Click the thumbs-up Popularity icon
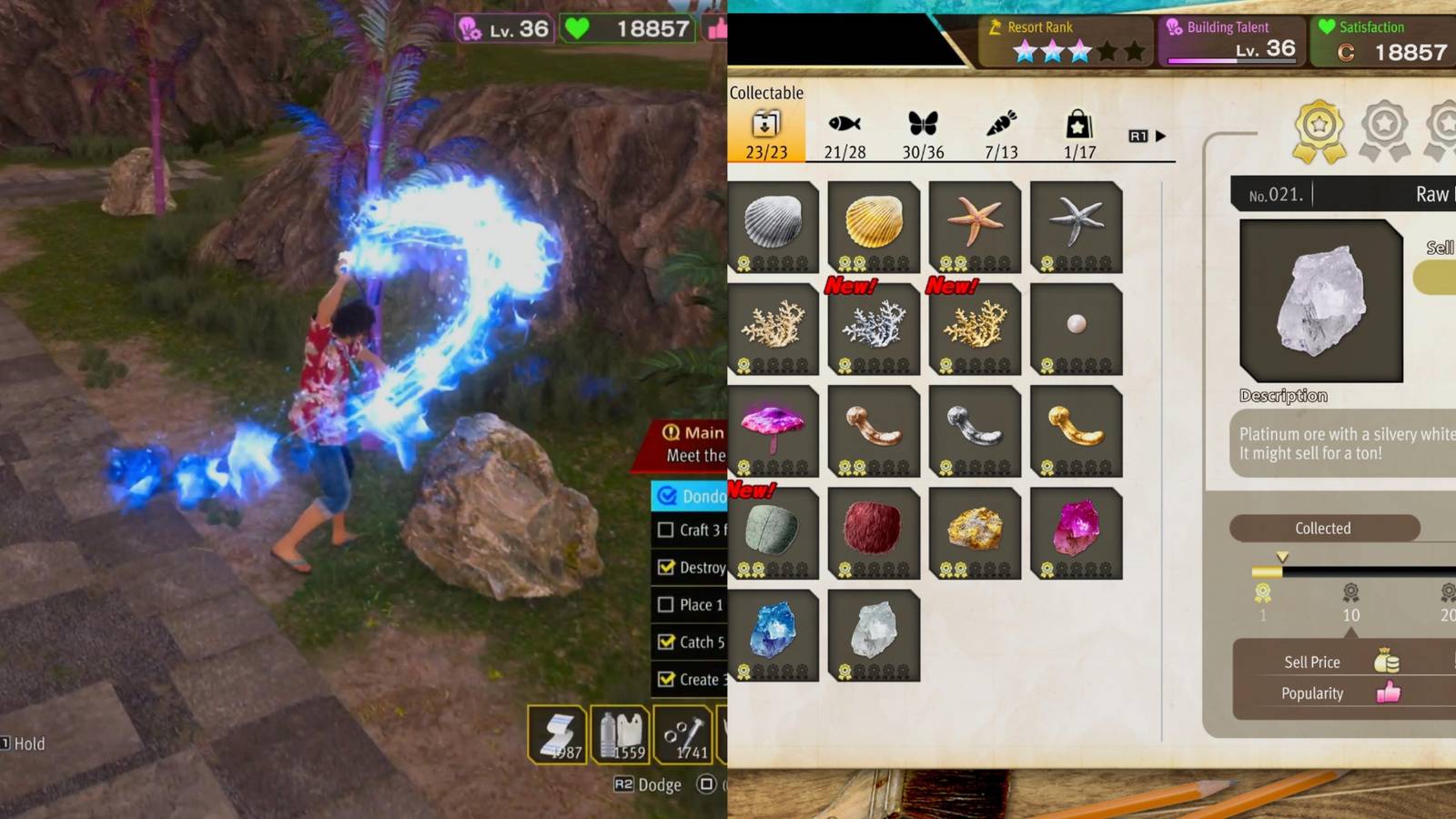 pyautogui.click(x=1390, y=693)
